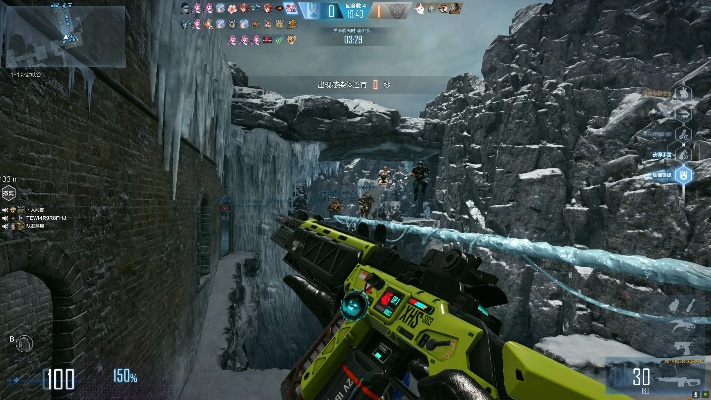Click the orange team emblem by the score

[x=399, y=9]
